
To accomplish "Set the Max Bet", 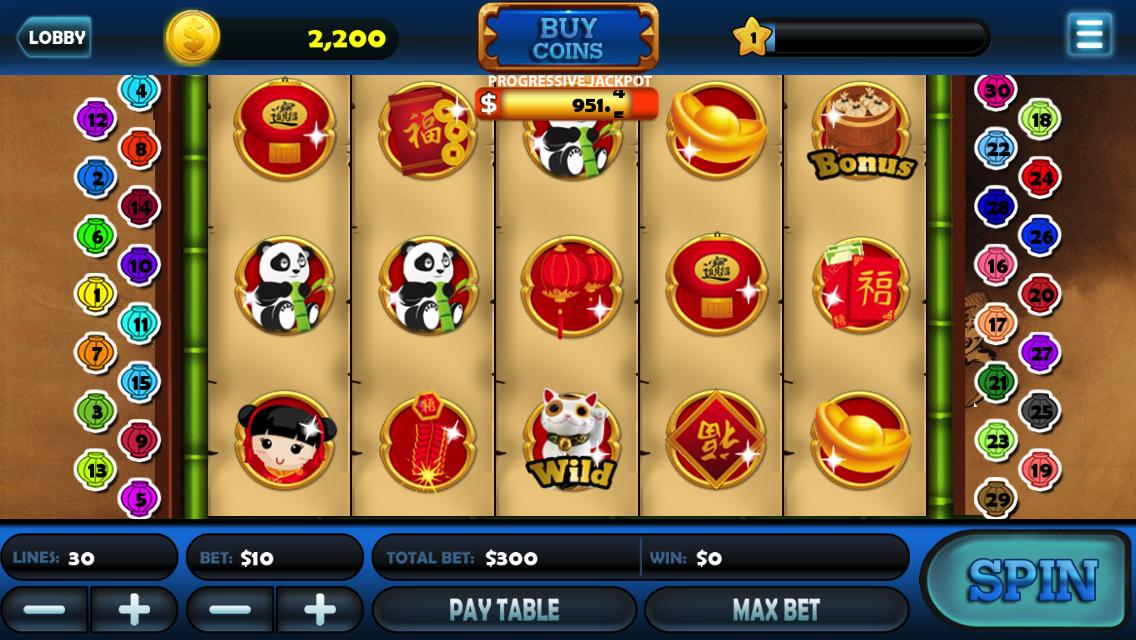I will click(x=776, y=609).
